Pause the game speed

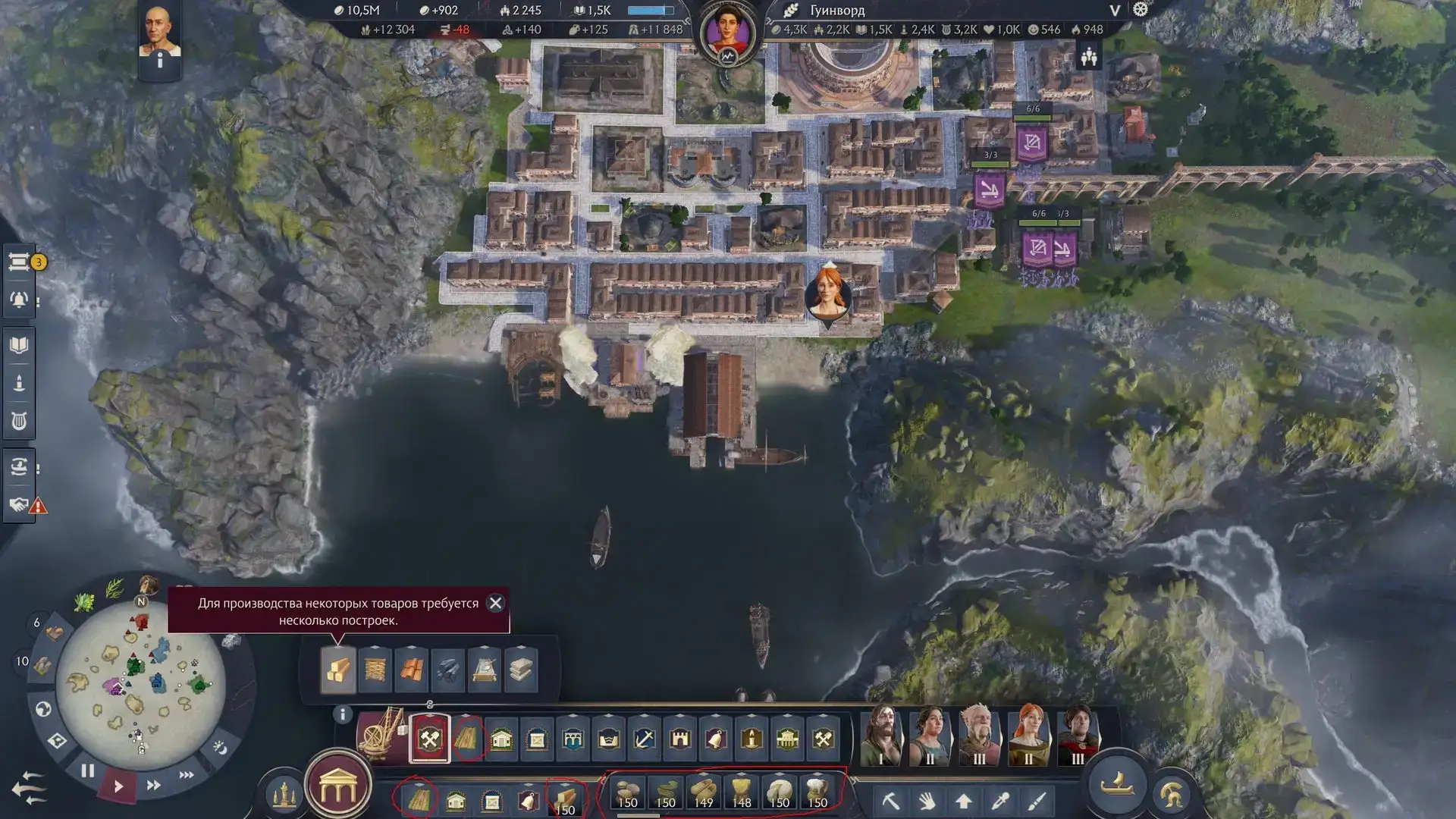[88, 771]
